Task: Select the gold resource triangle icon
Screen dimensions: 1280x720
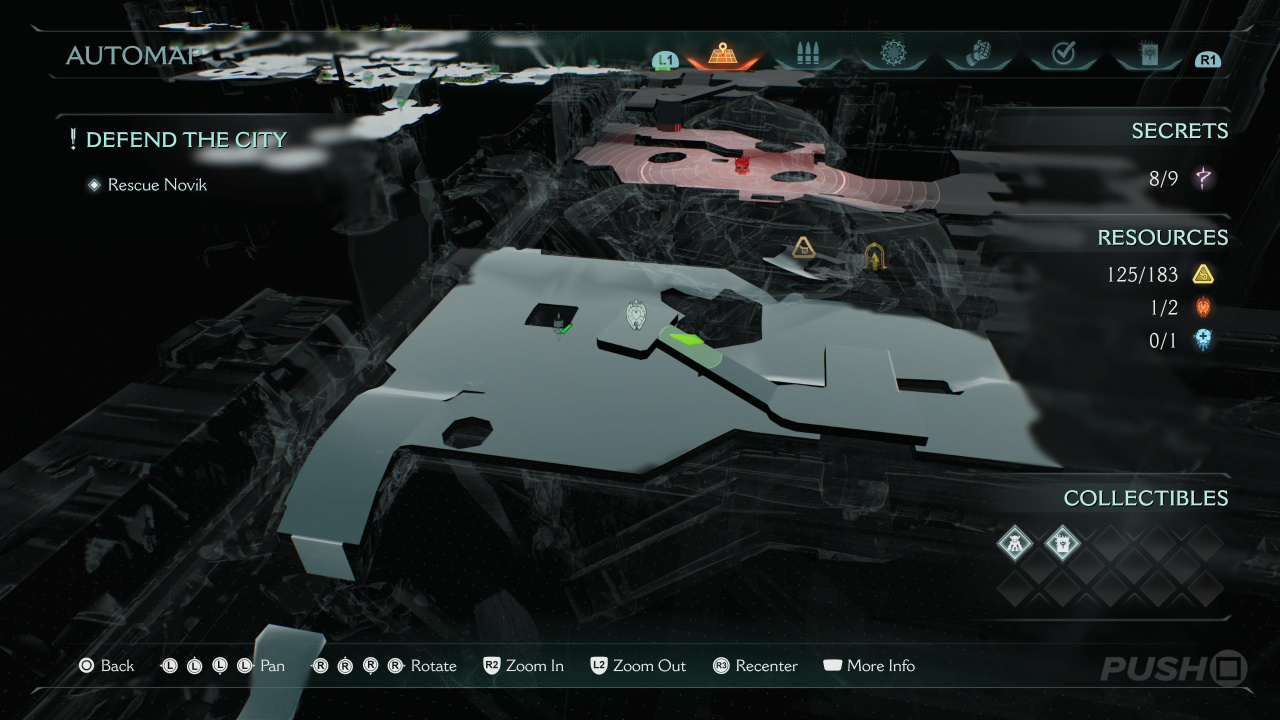Action: click(x=1203, y=274)
